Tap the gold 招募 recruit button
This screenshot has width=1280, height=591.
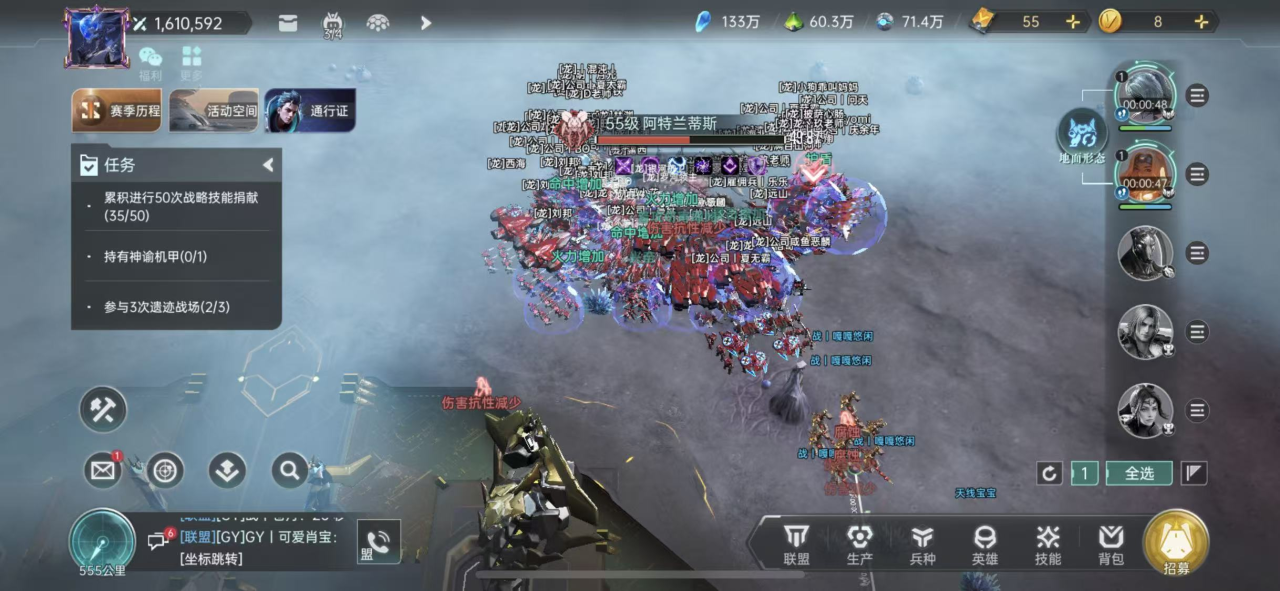tap(1176, 543)
